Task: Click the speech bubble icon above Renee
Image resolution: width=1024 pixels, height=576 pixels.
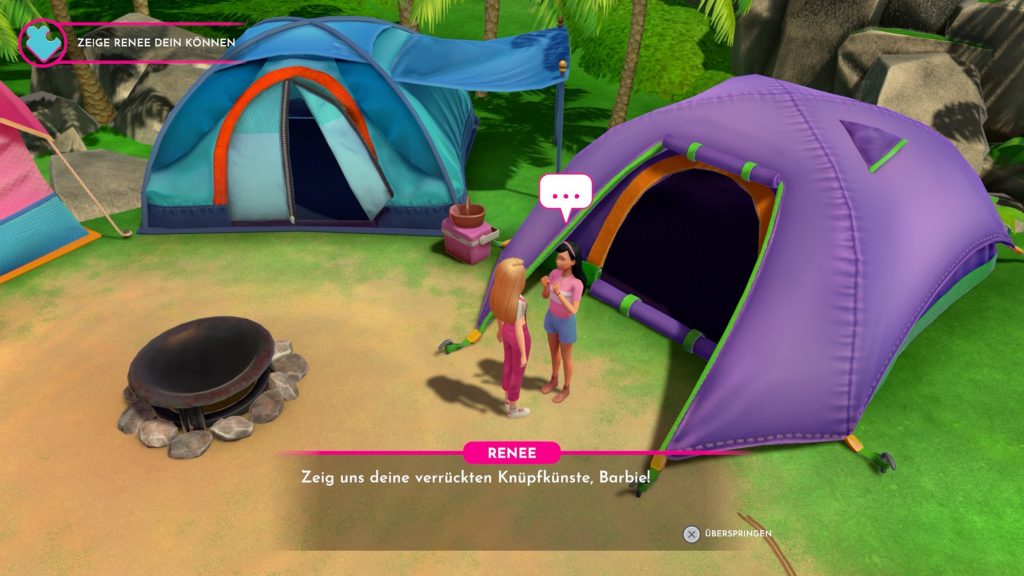Action: tap(566, 193)
